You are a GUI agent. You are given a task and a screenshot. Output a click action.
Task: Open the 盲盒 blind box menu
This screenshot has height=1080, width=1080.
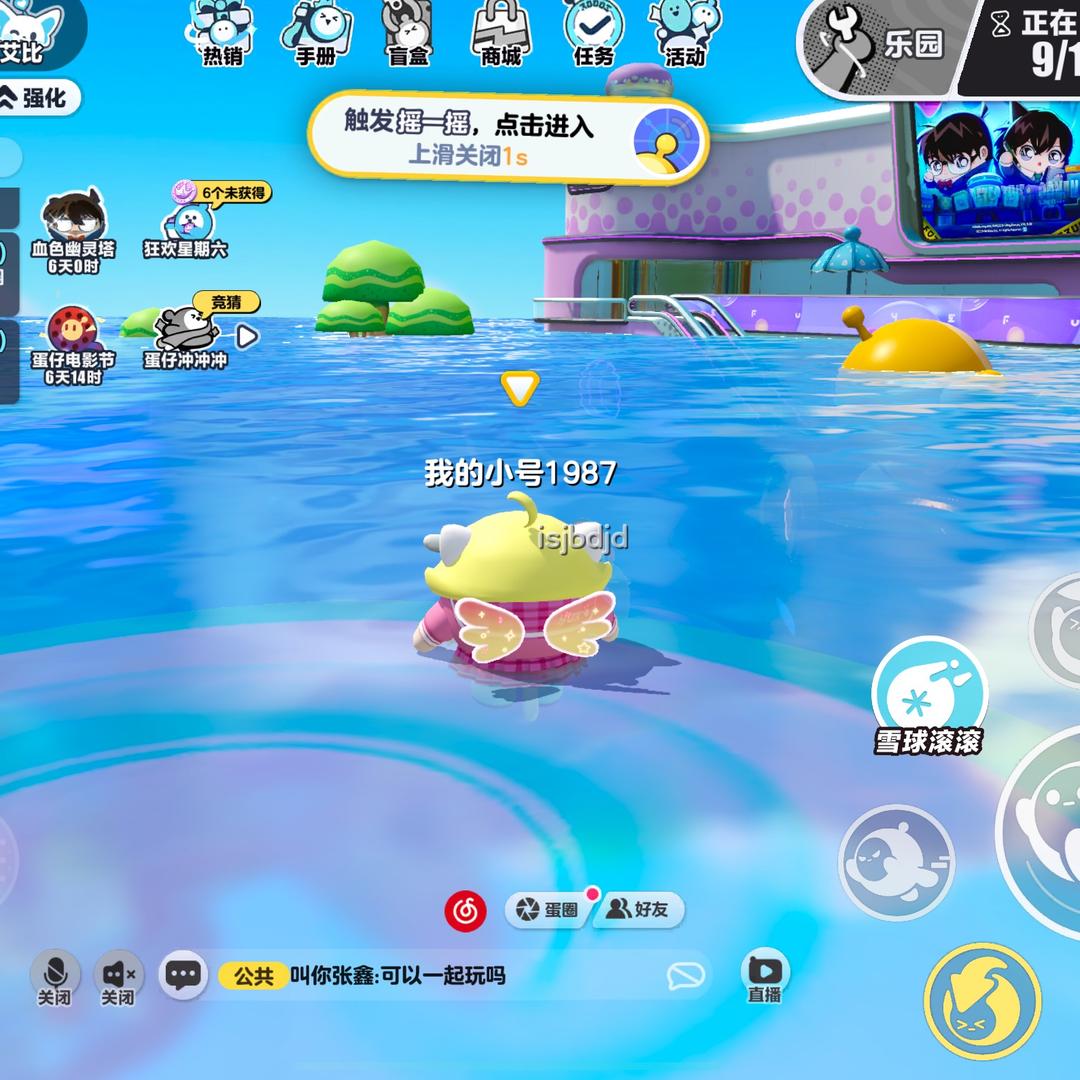407,34
